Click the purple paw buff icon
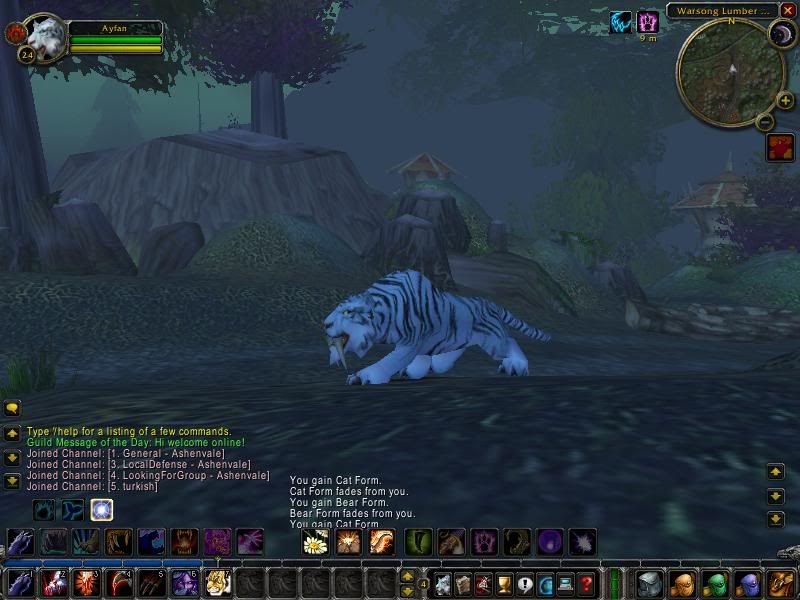 648,21
